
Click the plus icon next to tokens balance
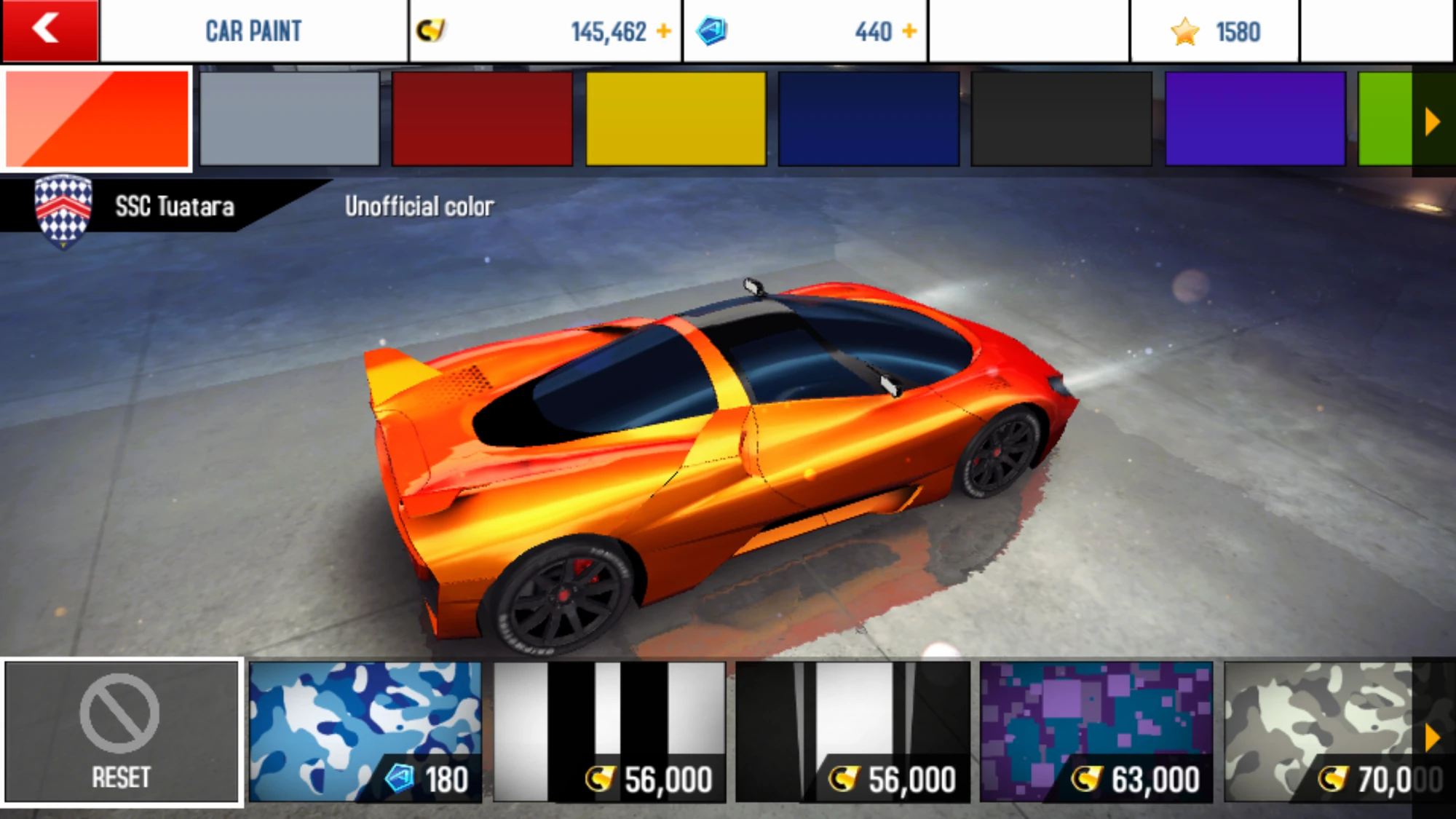pos(909,30)
